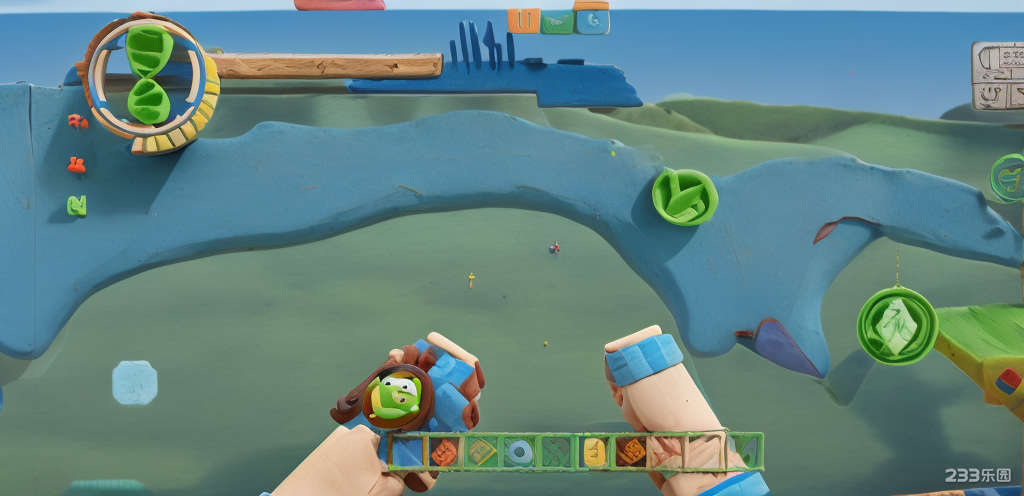
Task: Choose the blue tile at the top
Action: (592, 20)
